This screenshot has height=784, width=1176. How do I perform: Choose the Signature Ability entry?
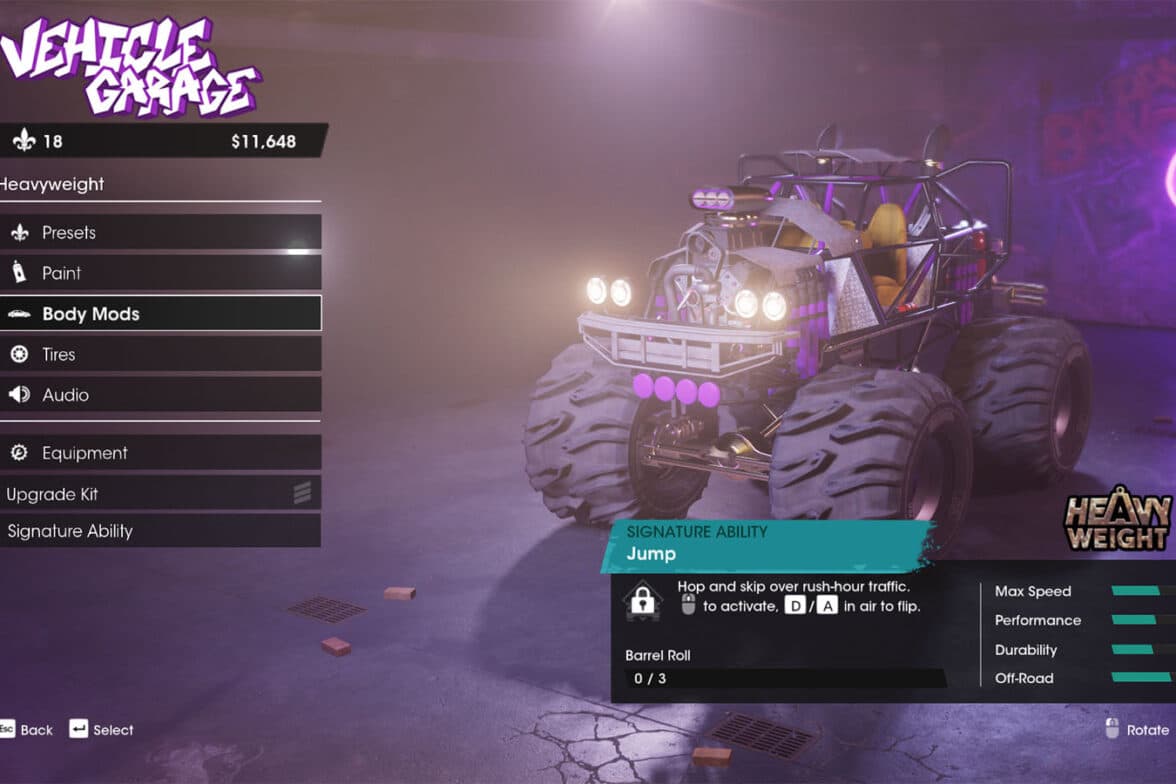(160, 531)
